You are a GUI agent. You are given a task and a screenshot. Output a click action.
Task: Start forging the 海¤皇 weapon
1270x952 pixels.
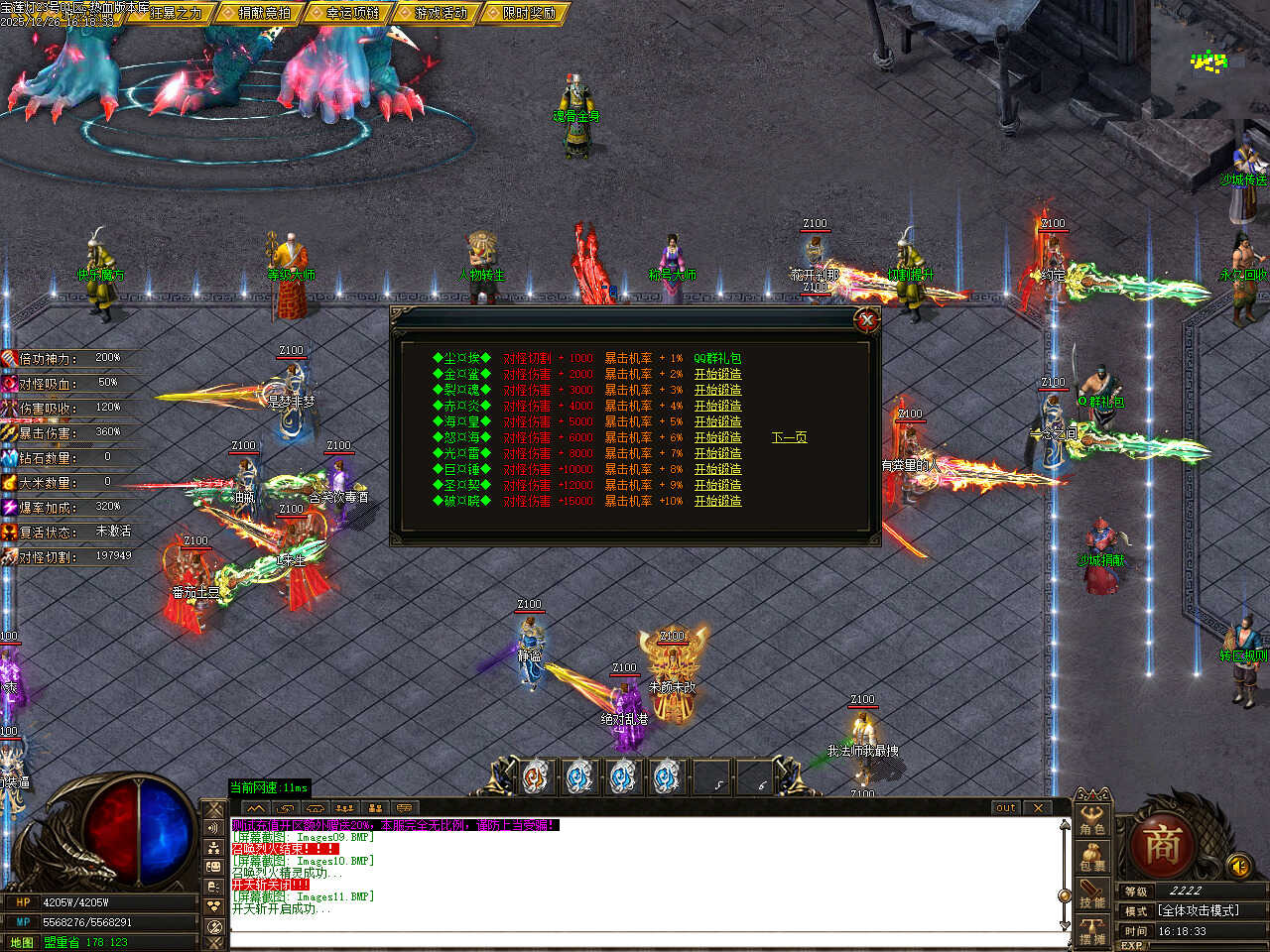tap(717, 421)
